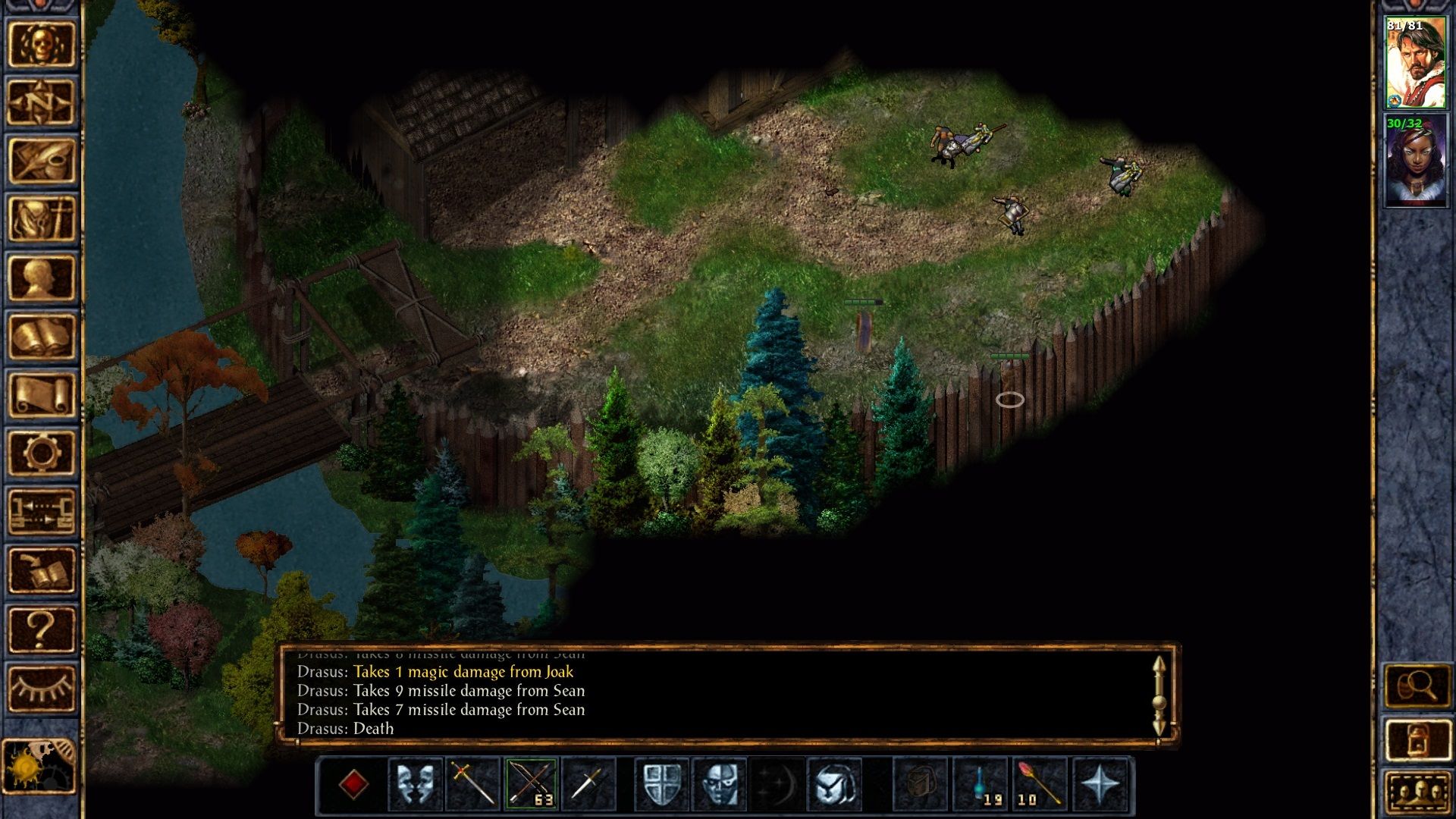This screenshot has width=1456, height=819.
Task: Open the gear options menu
Action: (42, 453)
